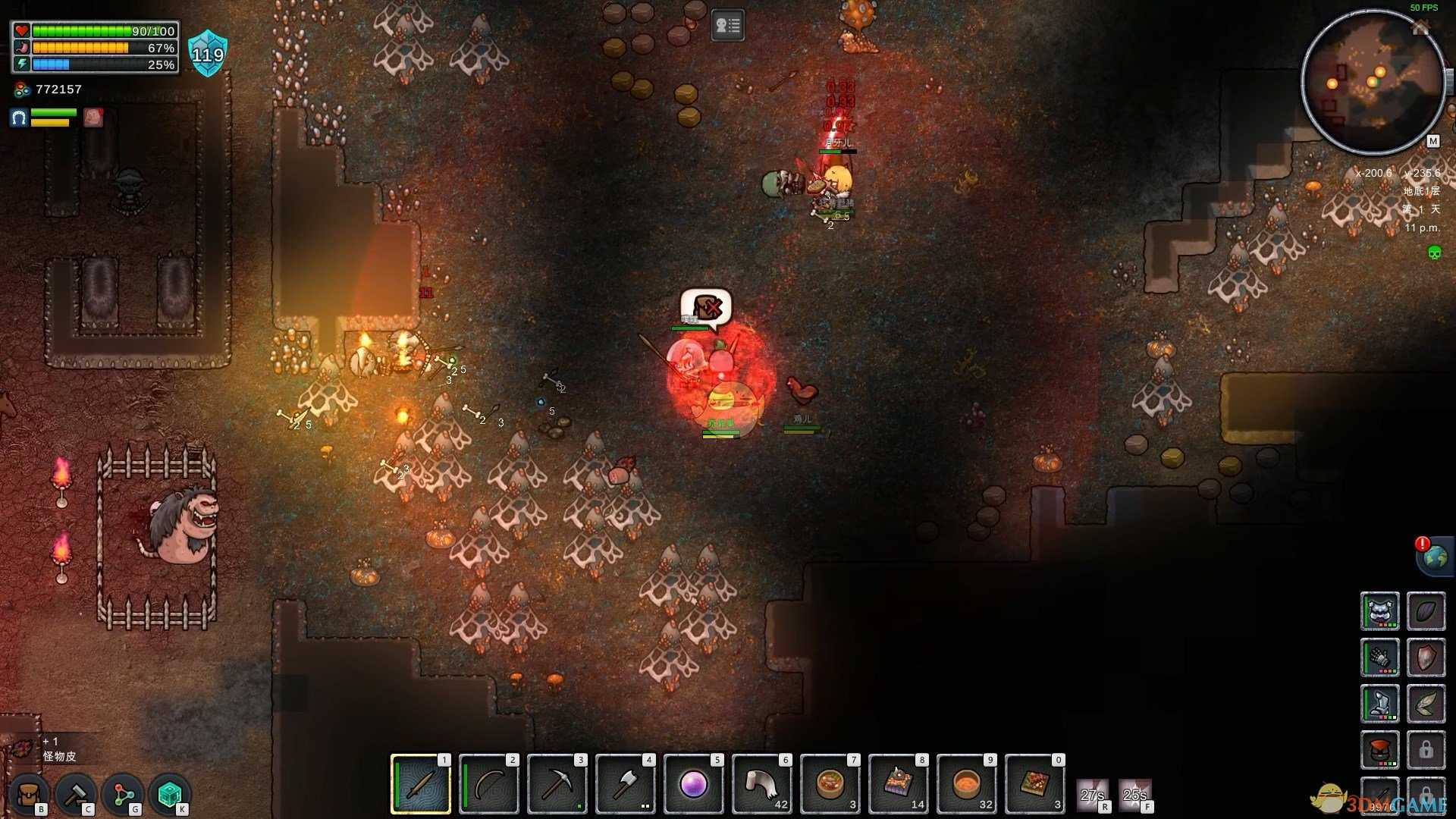Select the spear in hotbar slot 1
Screen dimensions: 1456x819
421,784
